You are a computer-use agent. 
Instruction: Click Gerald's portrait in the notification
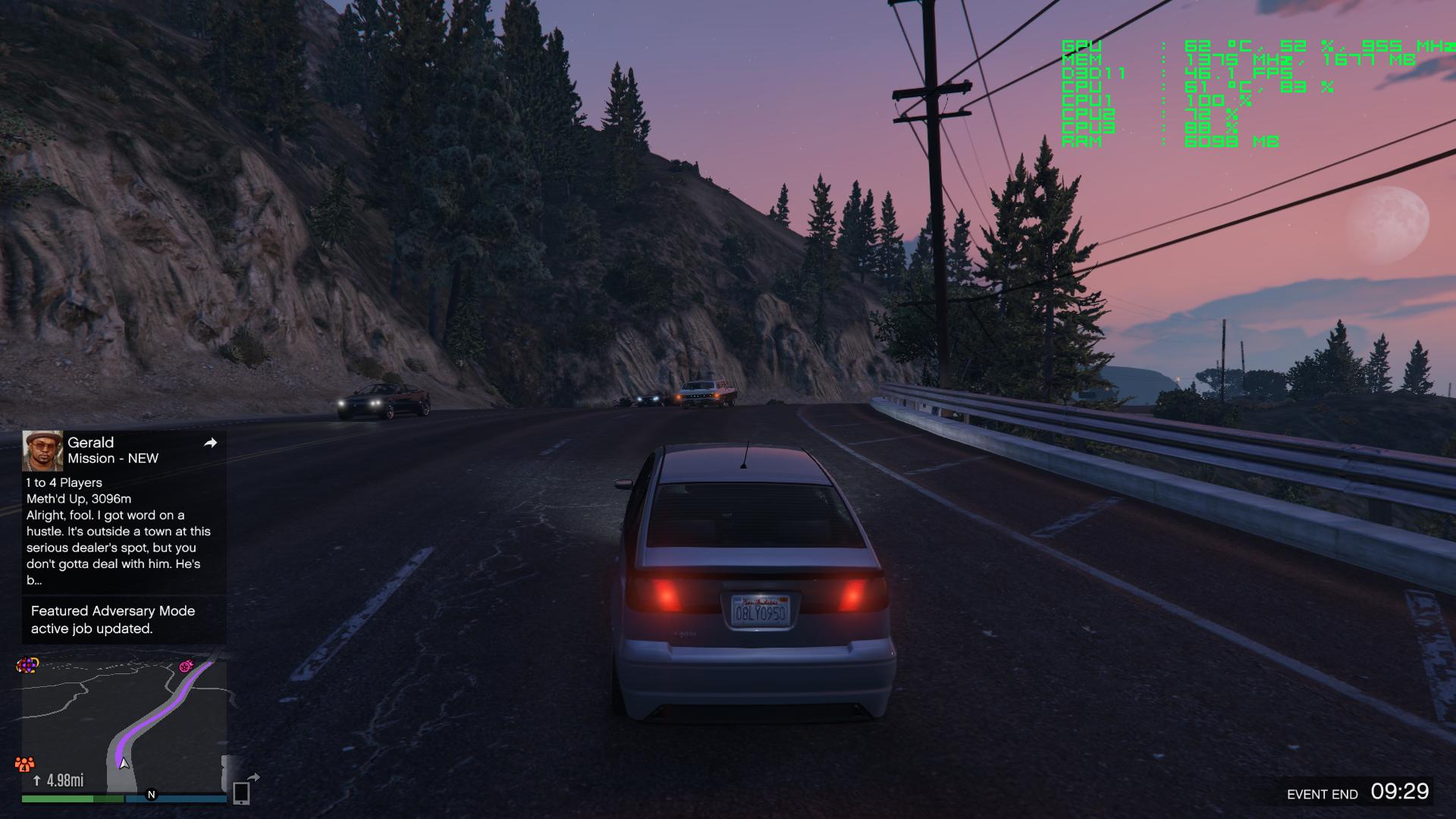click(42, 450)
